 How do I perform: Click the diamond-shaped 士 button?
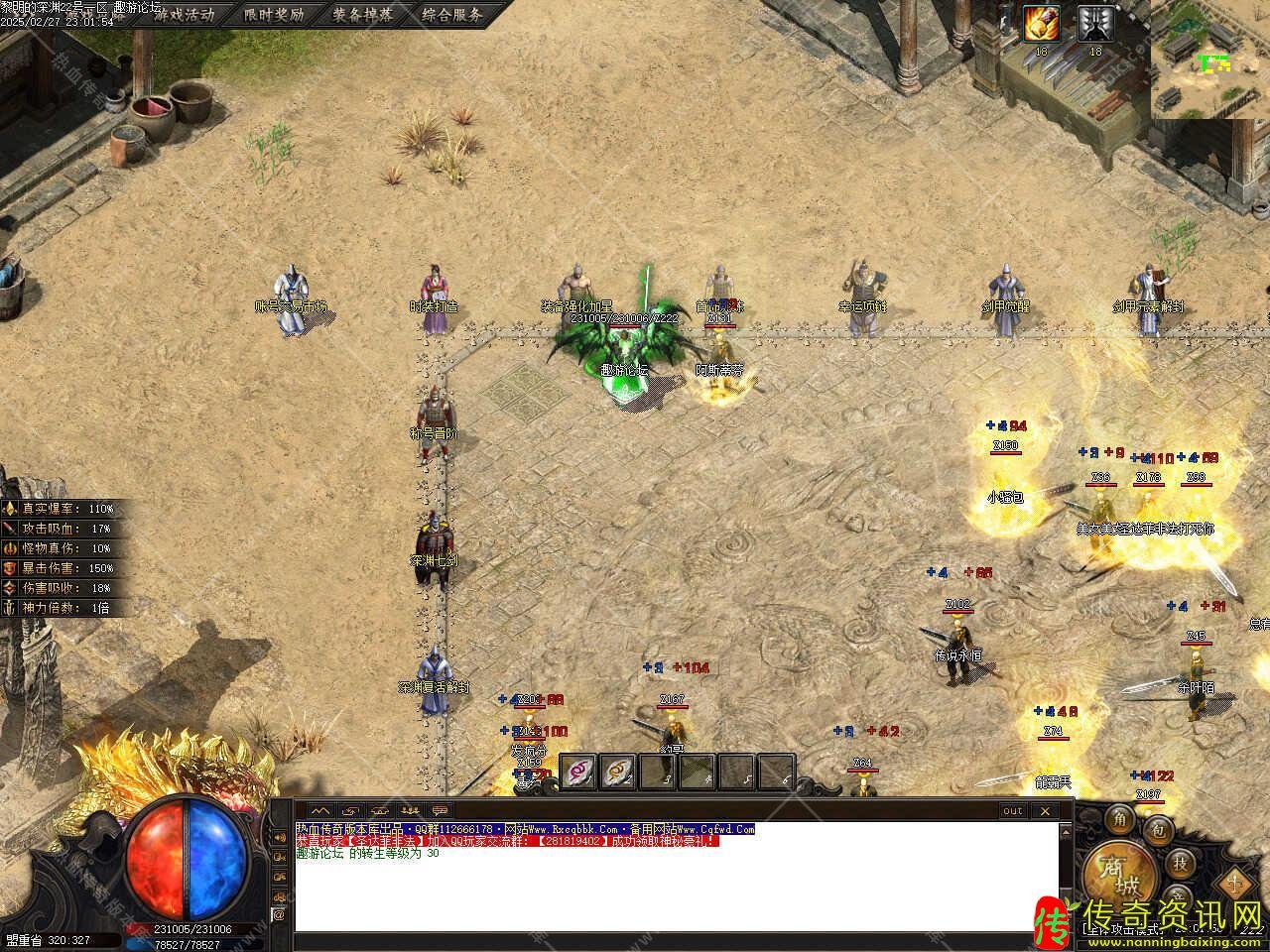[x=1234, y=879]
